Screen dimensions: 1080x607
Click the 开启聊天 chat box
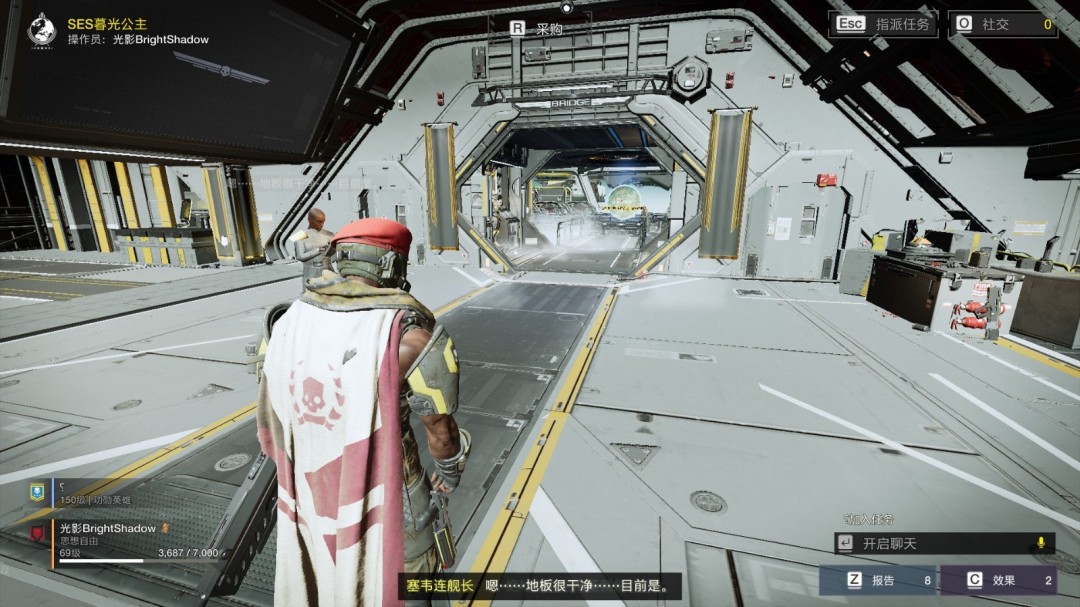coord(930,543)
